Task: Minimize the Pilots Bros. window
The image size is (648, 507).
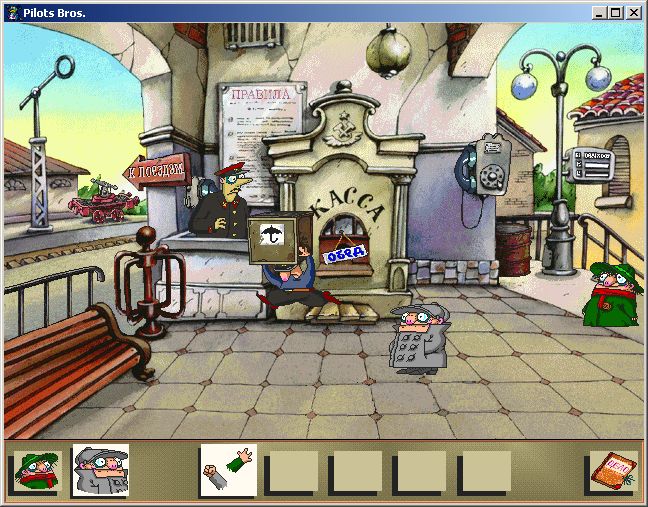Action: 599,13
